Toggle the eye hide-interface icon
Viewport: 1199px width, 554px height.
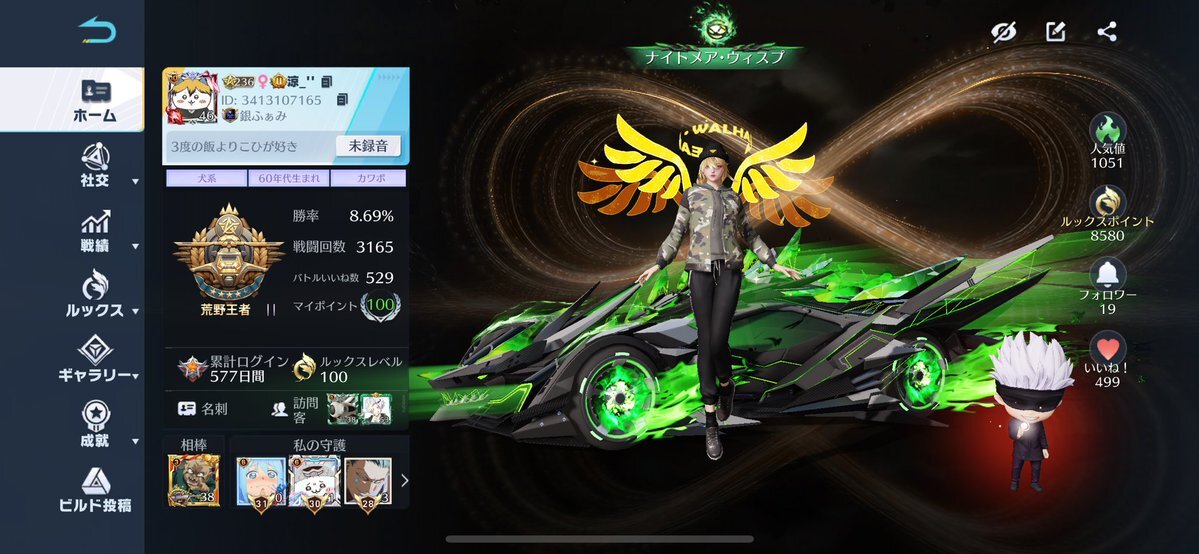coord(1004,32)
